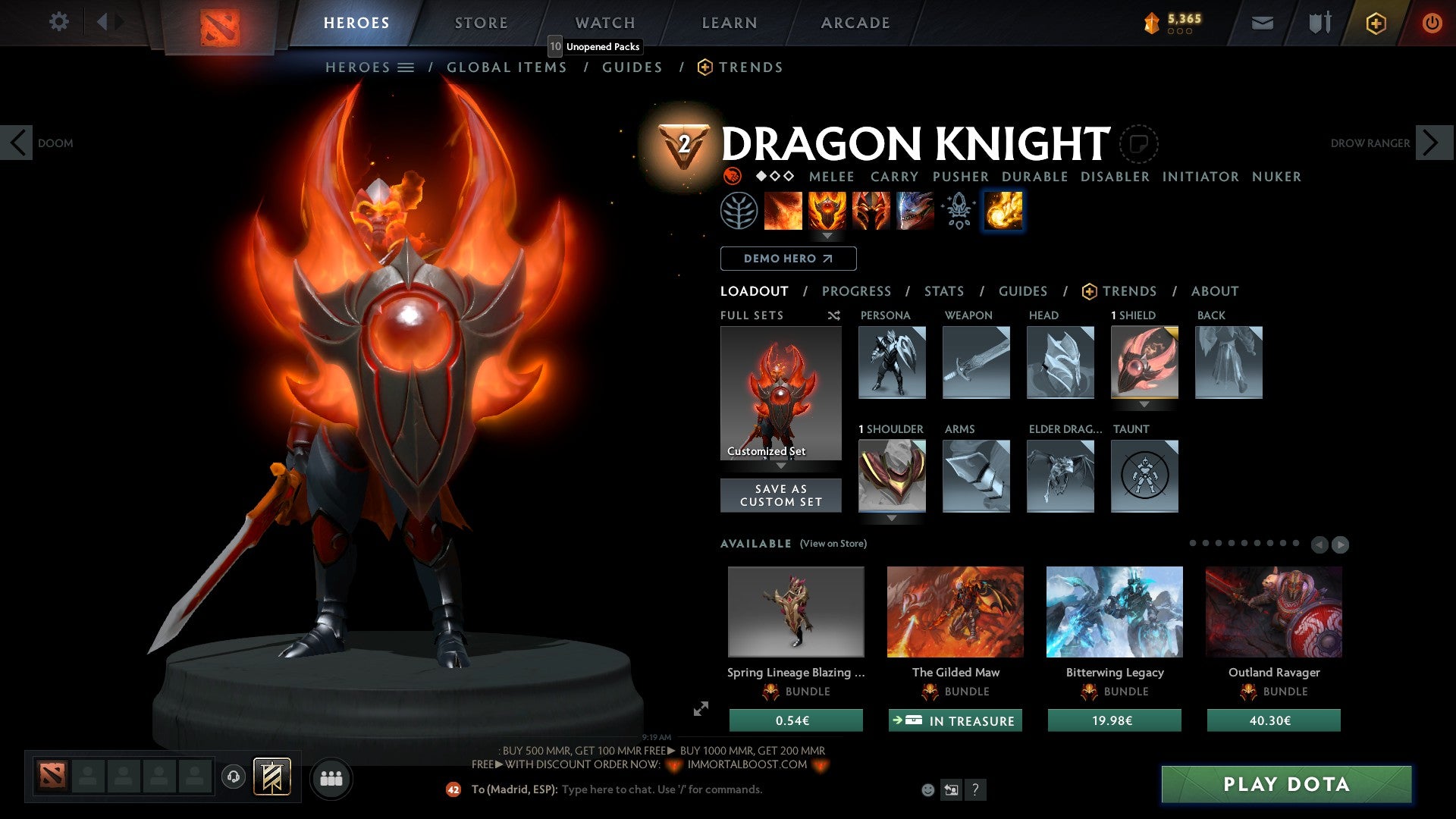This screenshot has height=819, width=1456.
Task: Select the highlighted fireball style variant
Action: [x=1002, y=211]
